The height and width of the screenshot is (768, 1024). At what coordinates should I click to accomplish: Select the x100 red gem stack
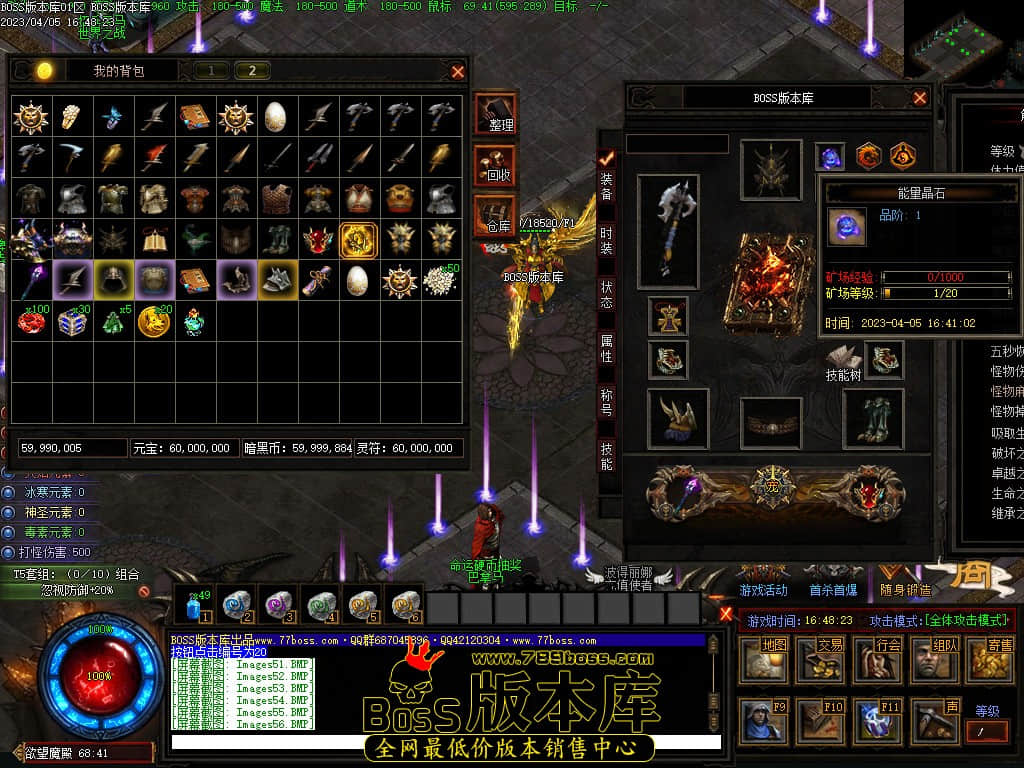(33, 321)
